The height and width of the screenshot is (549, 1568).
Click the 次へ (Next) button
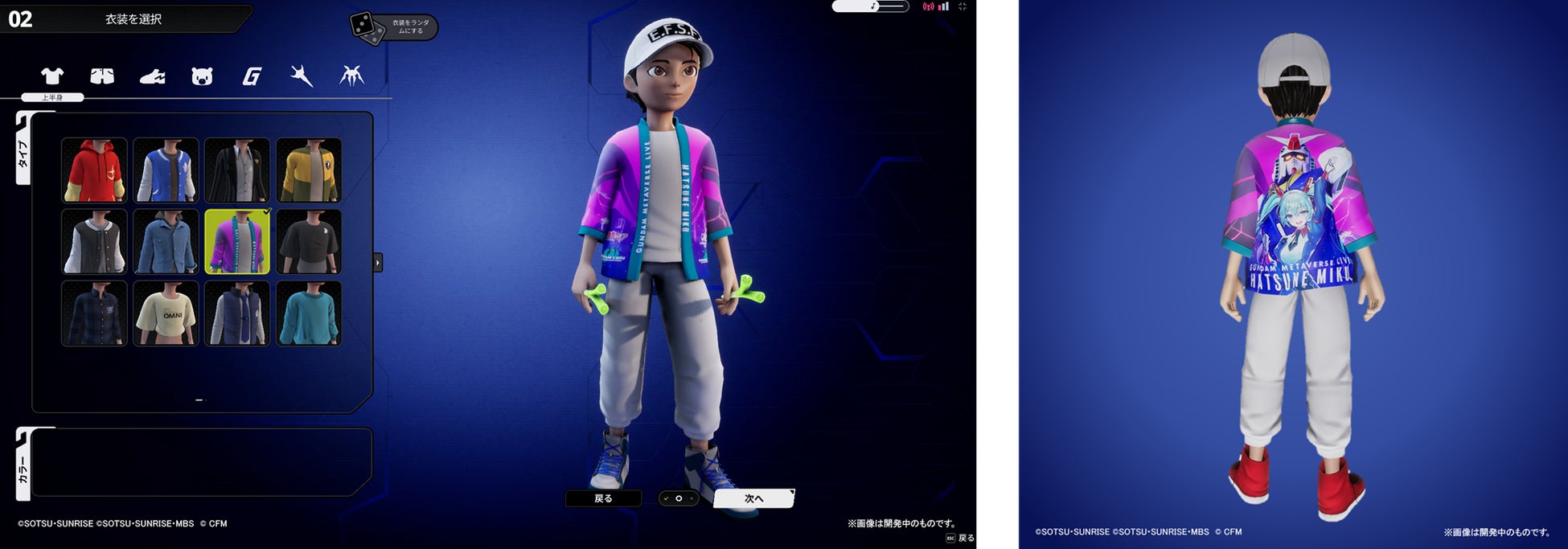(x=753, y=498)
